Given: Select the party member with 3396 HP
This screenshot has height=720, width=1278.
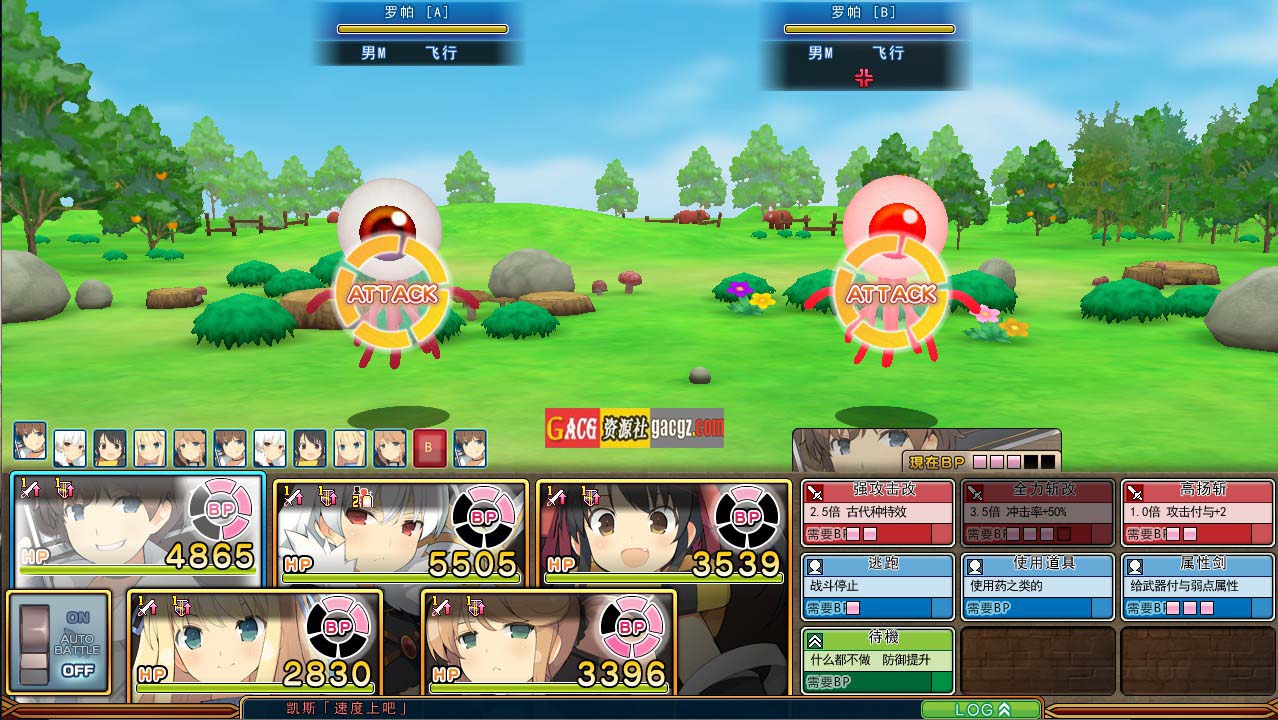Looking at the screenshot, I should pyautogui.click(x=549, y=642).
